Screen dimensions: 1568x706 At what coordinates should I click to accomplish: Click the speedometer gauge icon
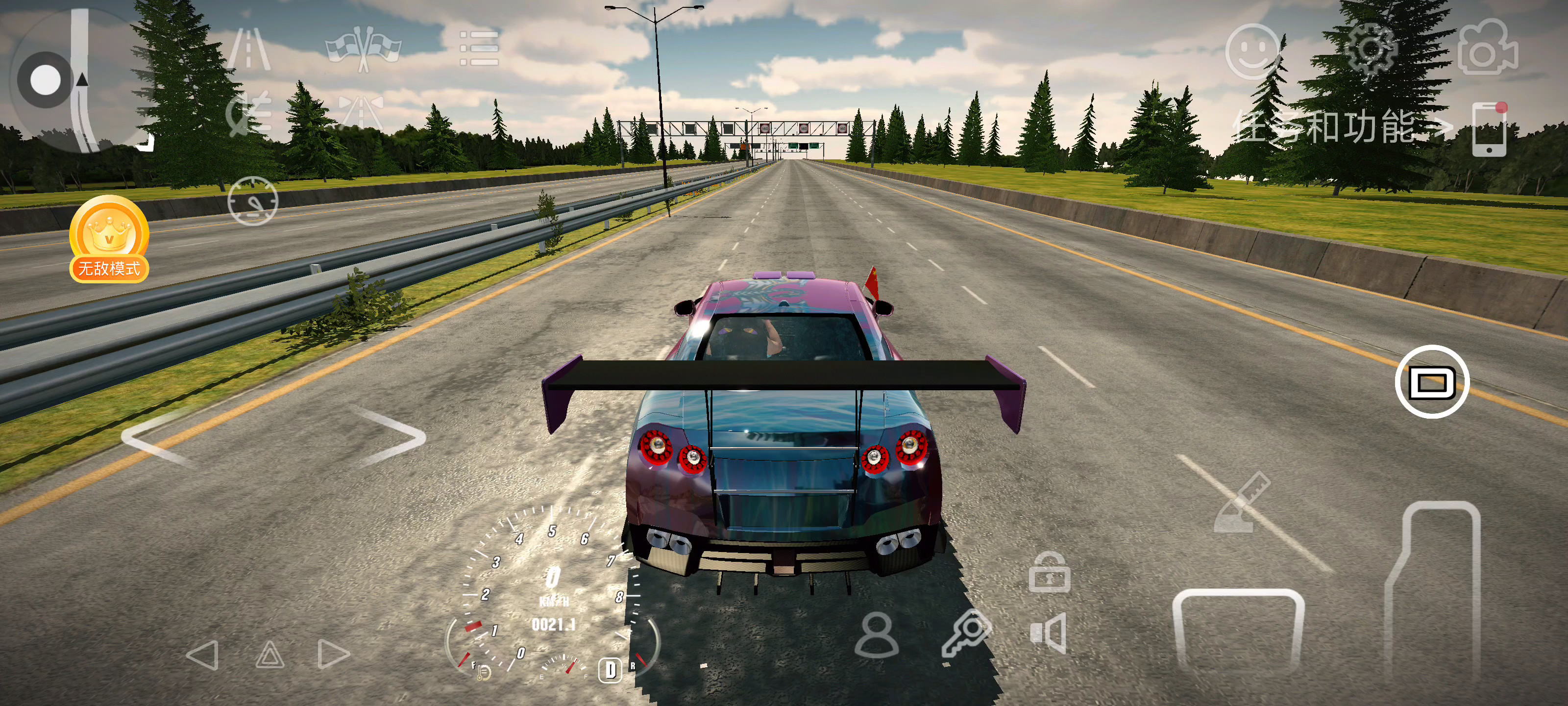click(253, 201)
